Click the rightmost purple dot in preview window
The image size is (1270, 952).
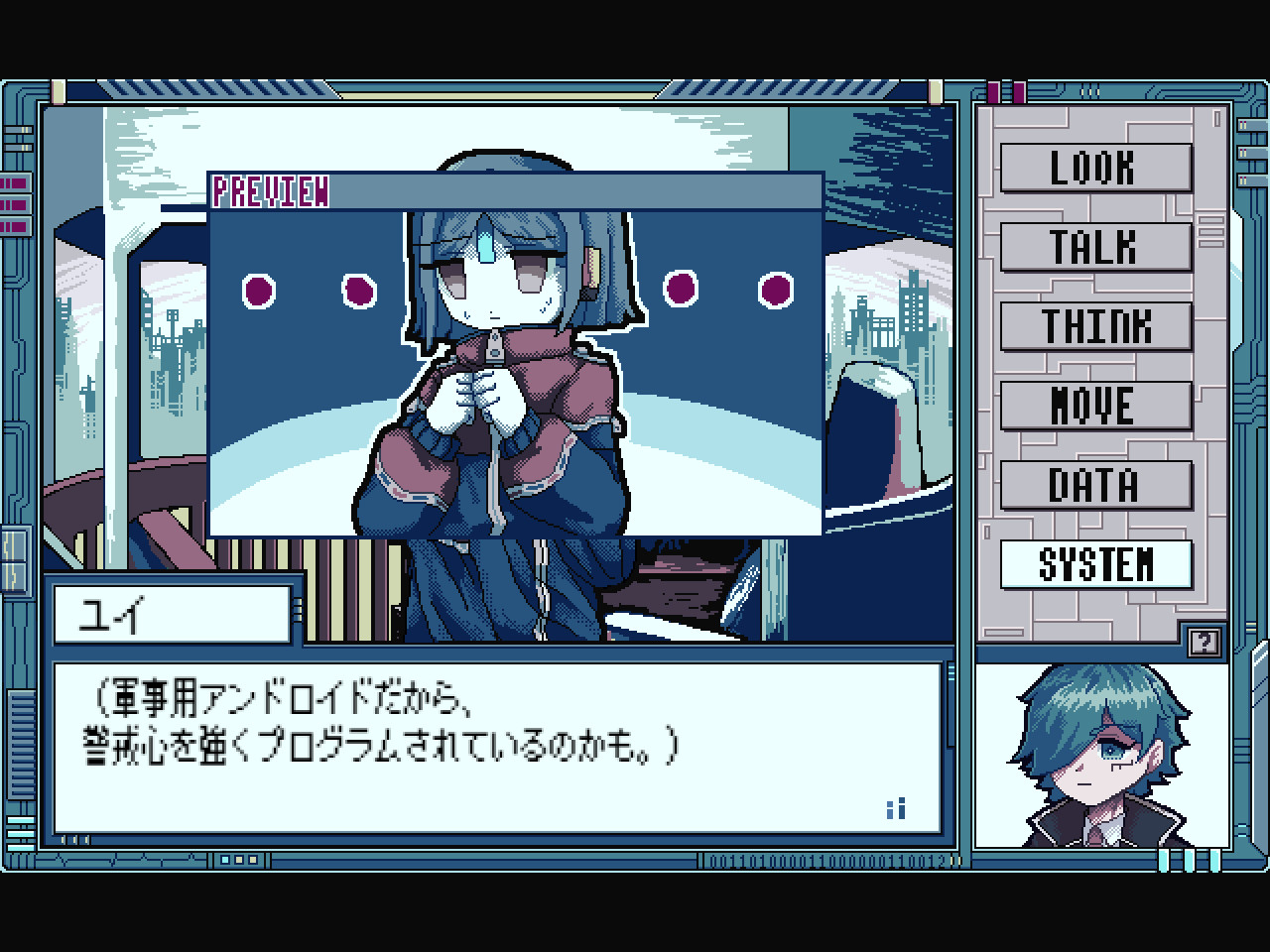(775, 291)
